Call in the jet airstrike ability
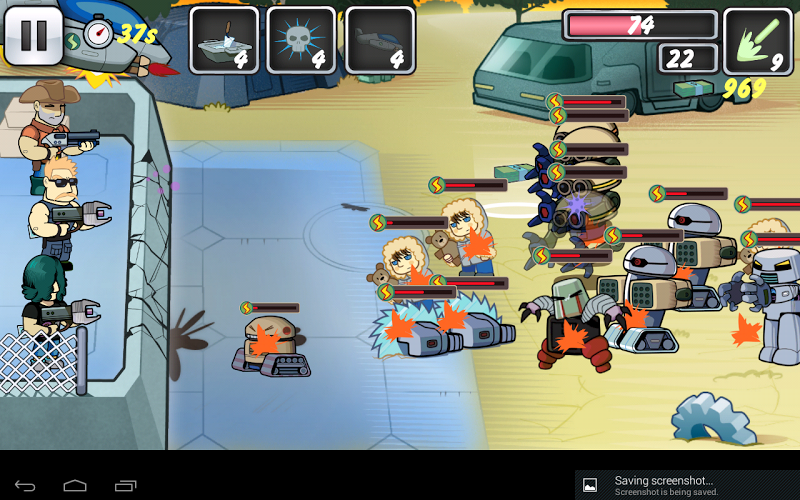This screenshot has height=500, width=800. pos(379,40)
